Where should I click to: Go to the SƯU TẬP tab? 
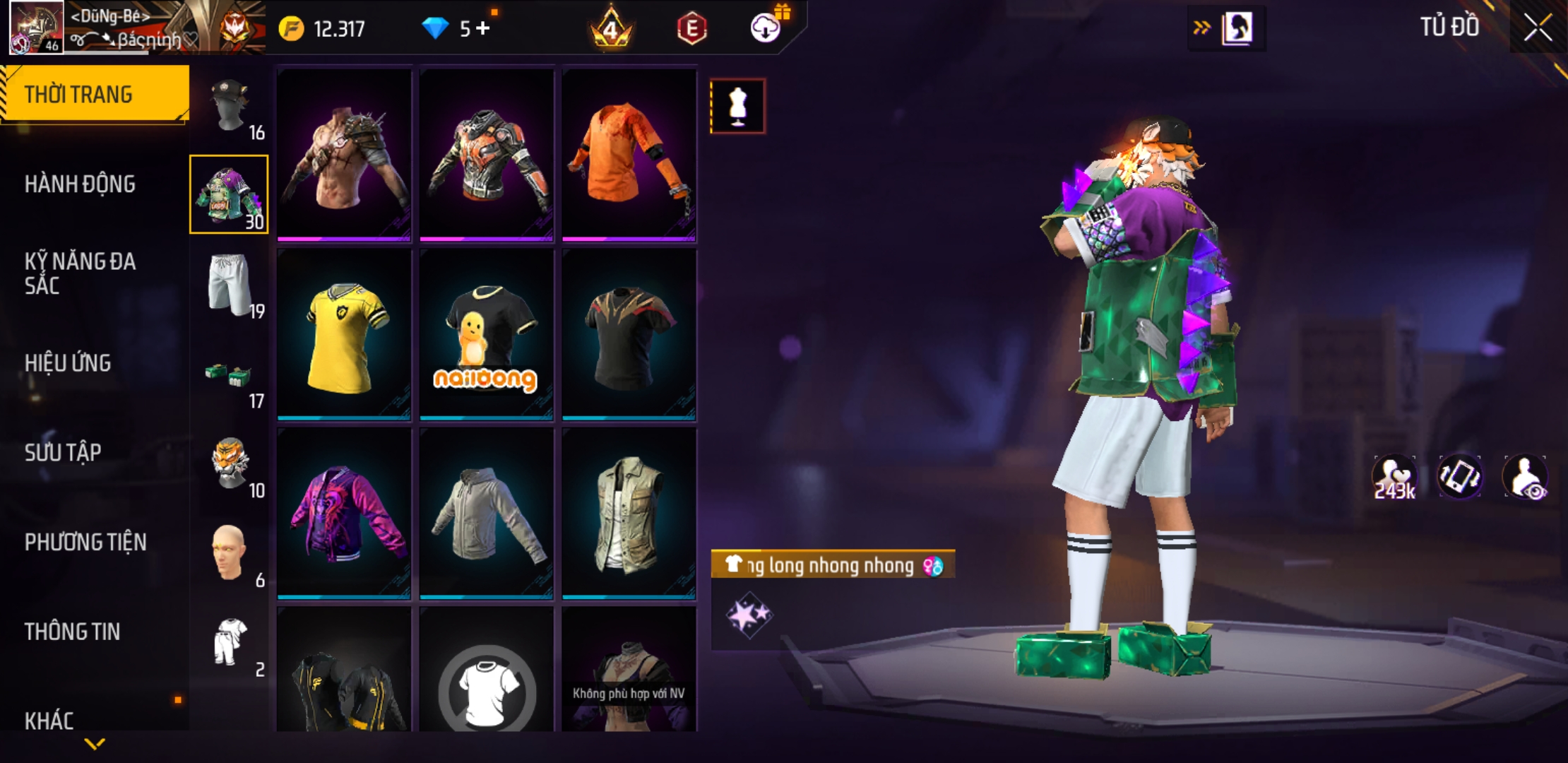(63, 452)
